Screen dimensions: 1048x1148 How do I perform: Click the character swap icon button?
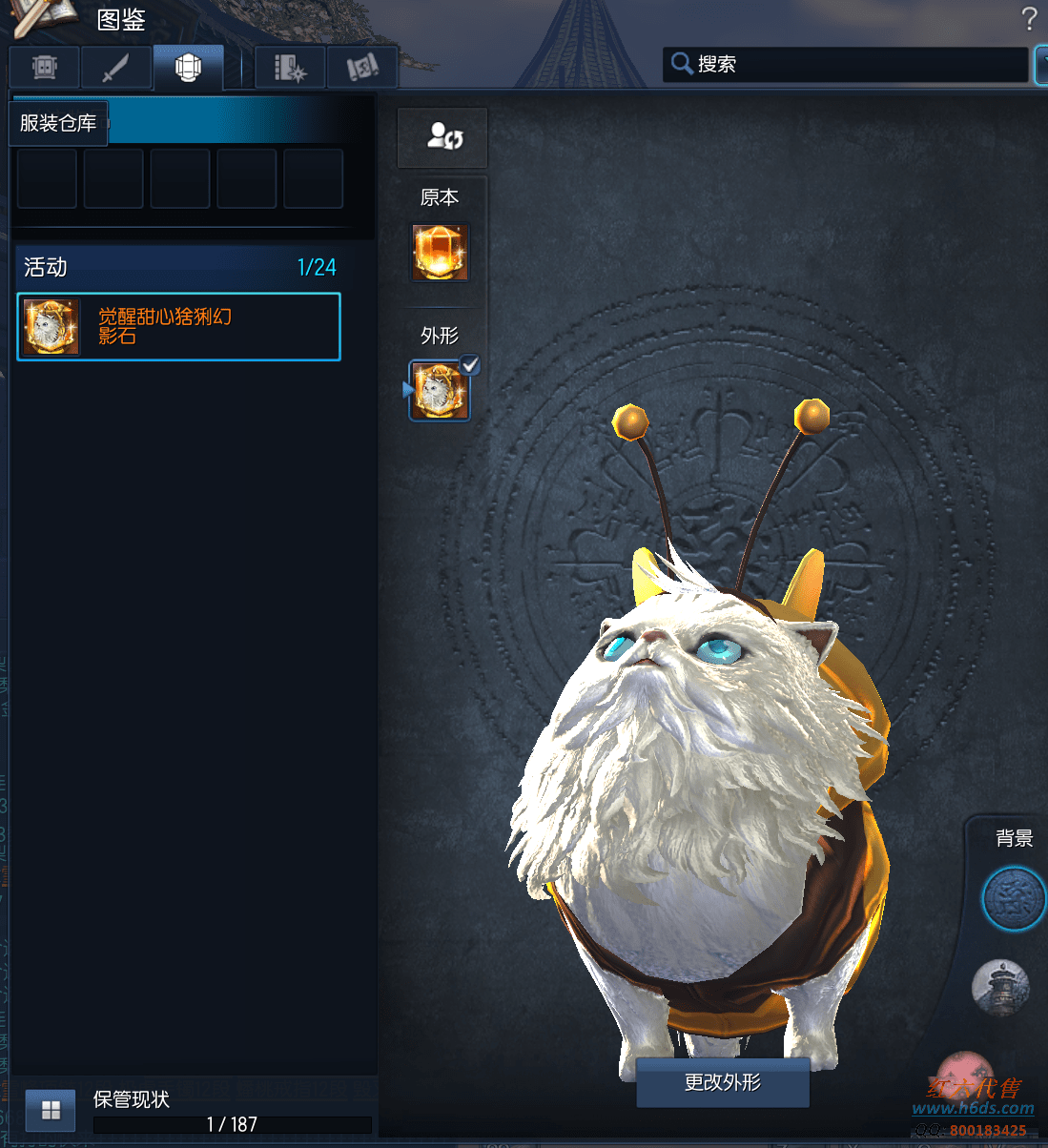[442, 137]
